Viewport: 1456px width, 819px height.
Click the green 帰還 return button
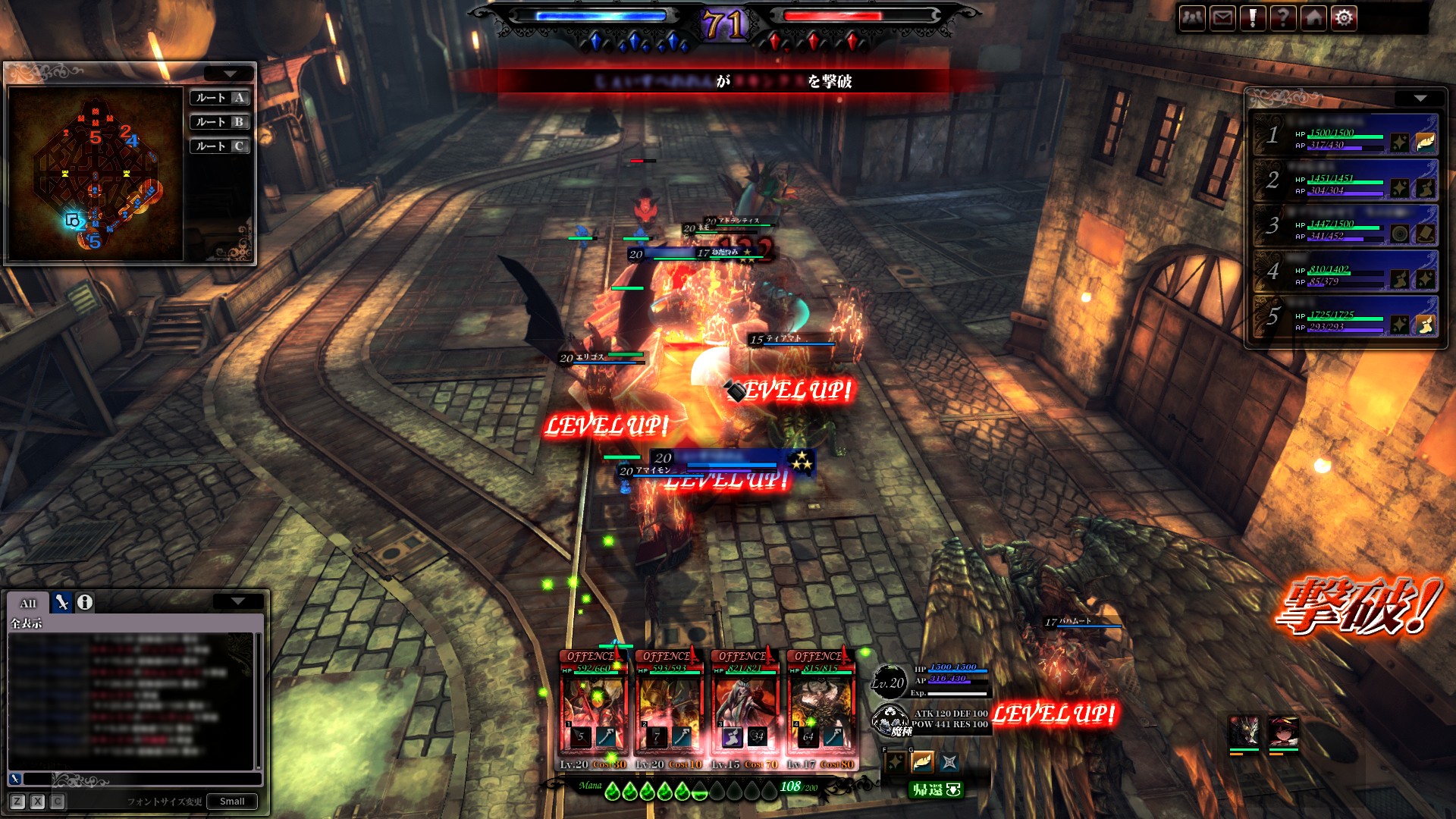pyautogui.click(x=936, y=789)
